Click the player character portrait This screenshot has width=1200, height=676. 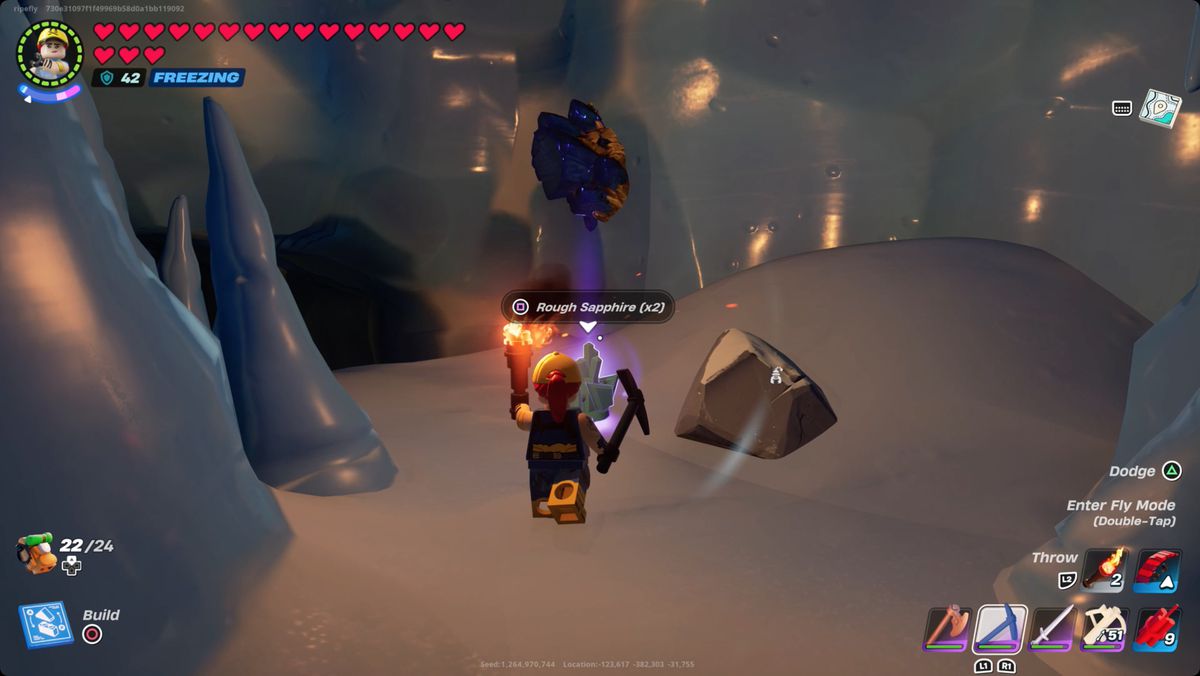[50, 53]
